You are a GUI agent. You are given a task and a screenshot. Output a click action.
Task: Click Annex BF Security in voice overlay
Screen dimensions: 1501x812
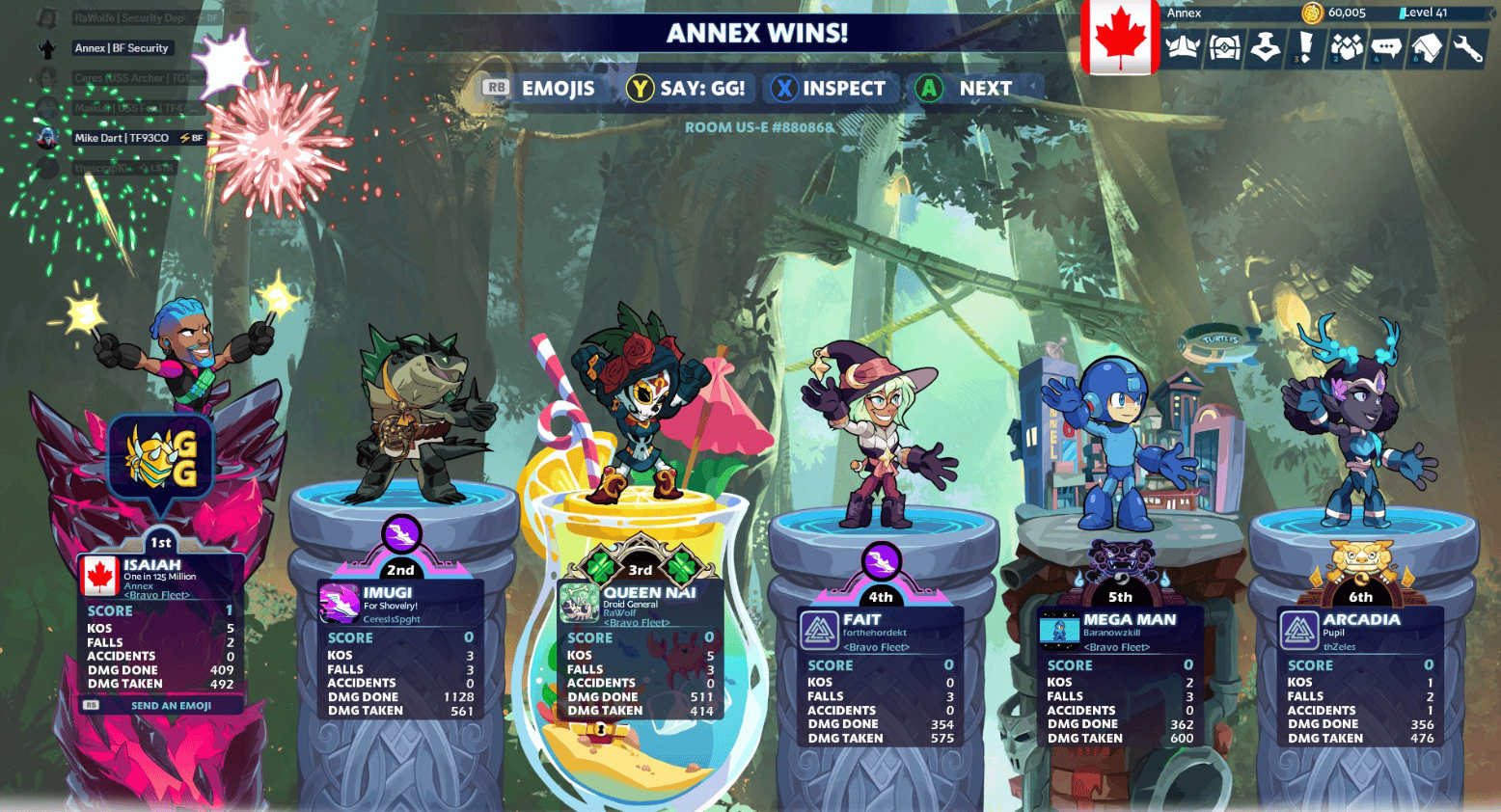(x=121, y=48)
